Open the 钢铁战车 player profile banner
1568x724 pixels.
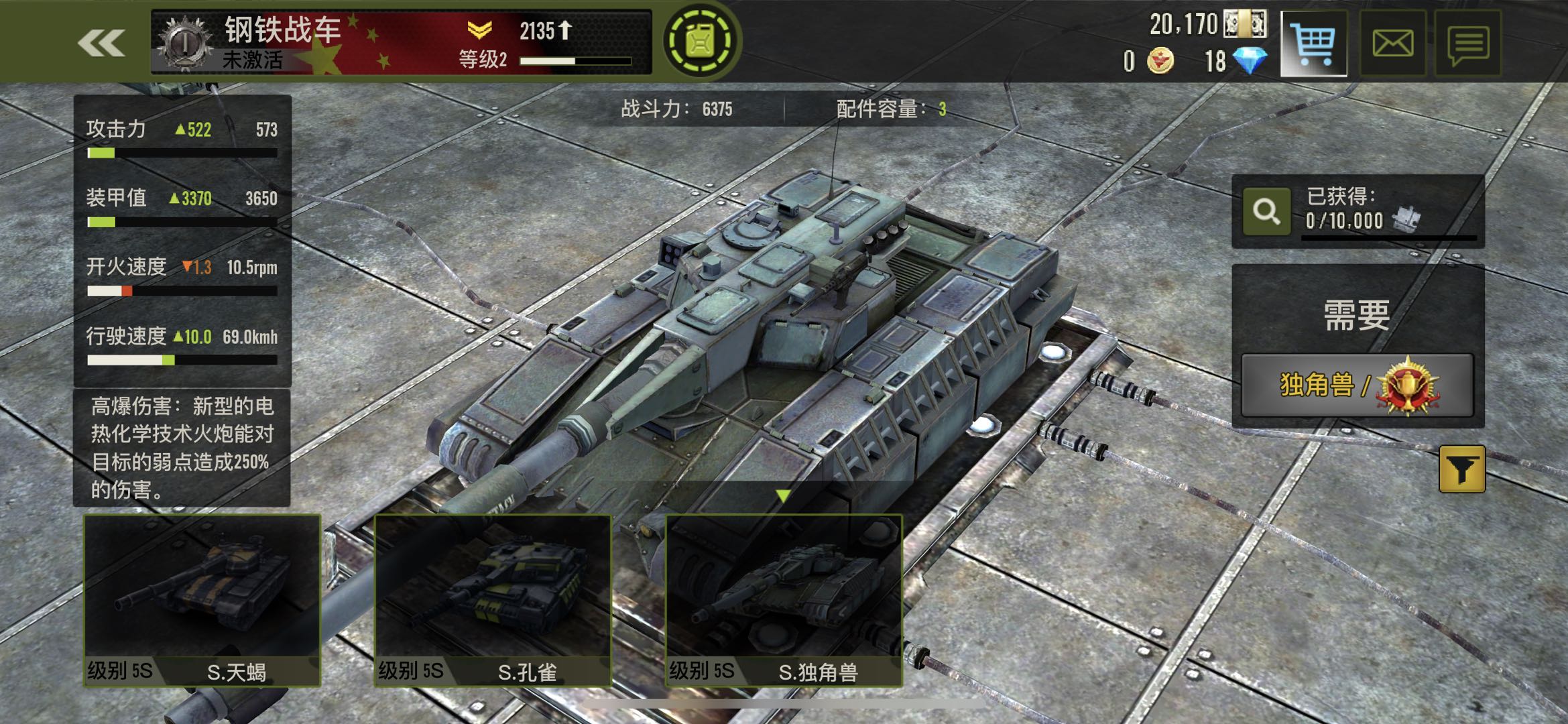401,42
